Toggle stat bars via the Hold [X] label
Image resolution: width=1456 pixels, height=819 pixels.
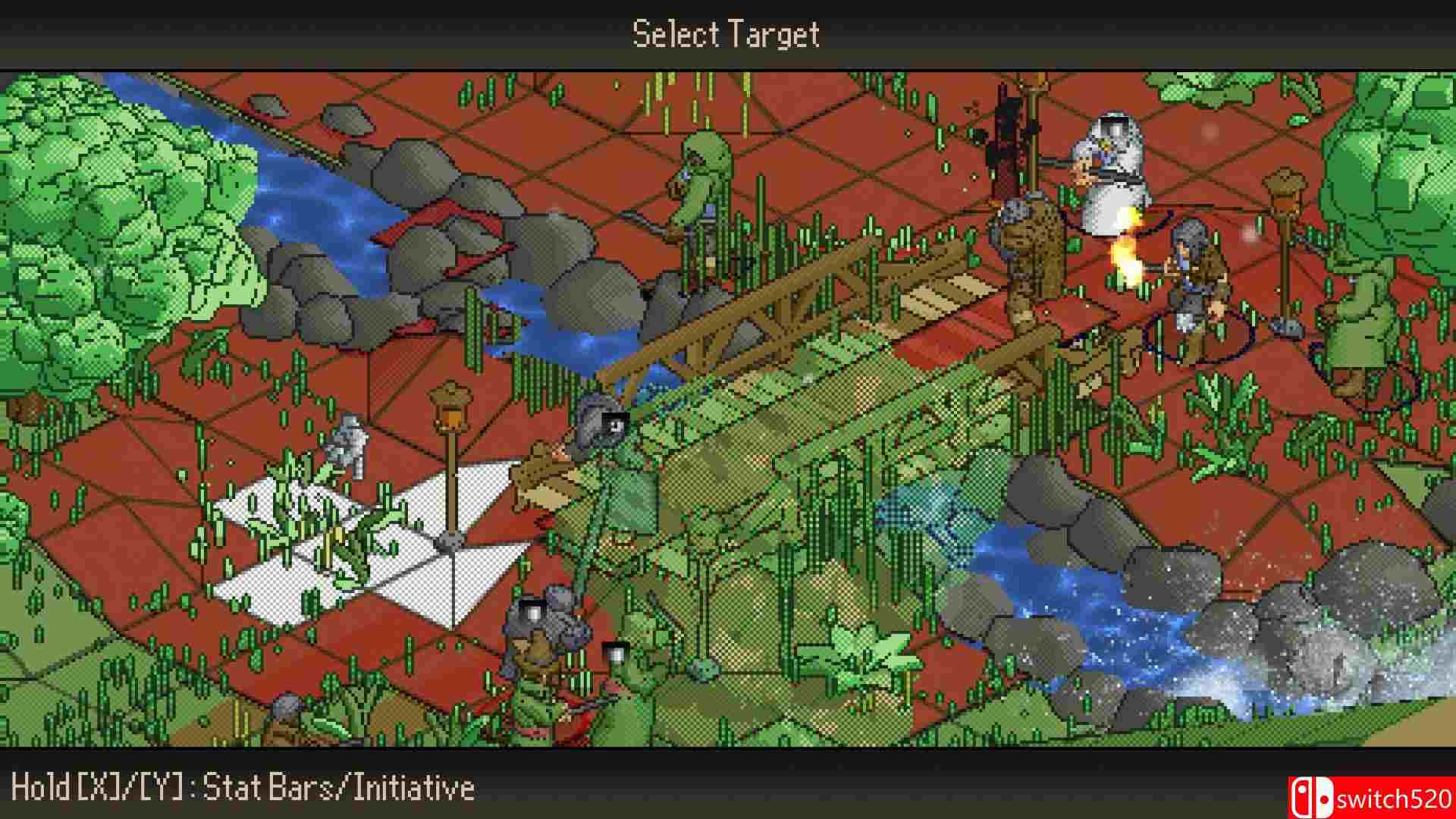click(83, 786)
